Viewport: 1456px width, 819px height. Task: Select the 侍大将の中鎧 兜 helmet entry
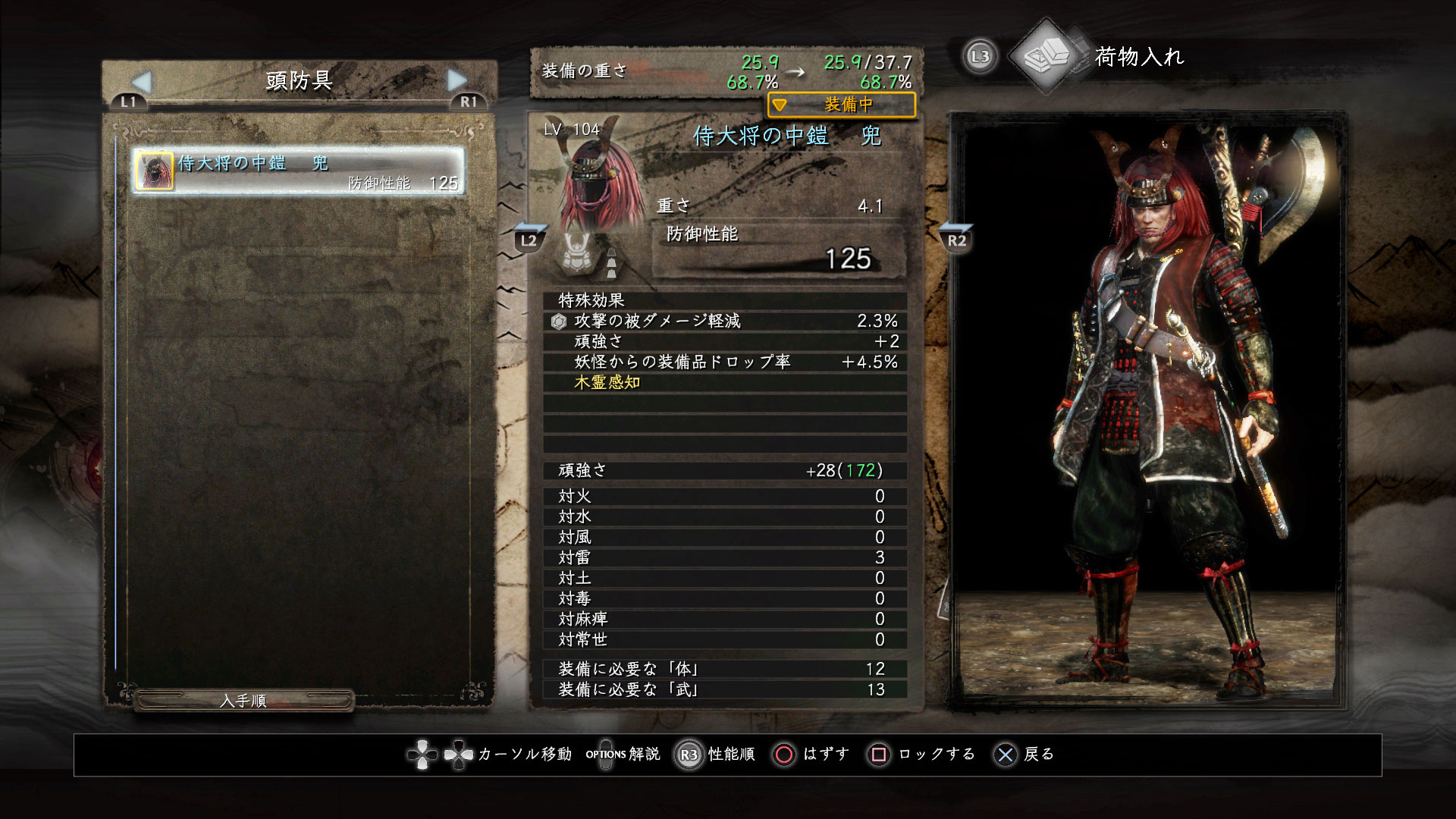click(299, 171)
